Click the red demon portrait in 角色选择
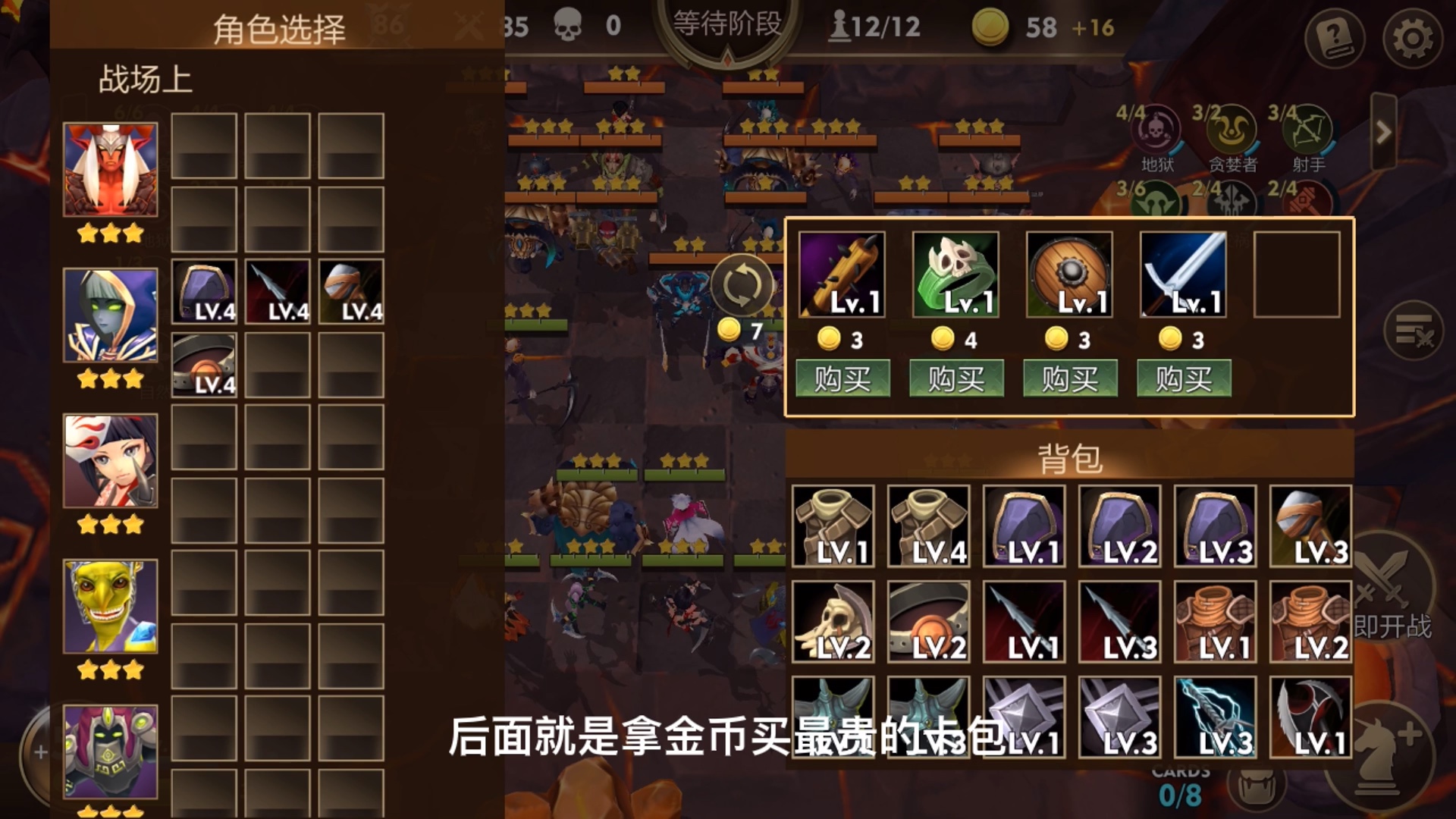 click(x=110, y=168)
